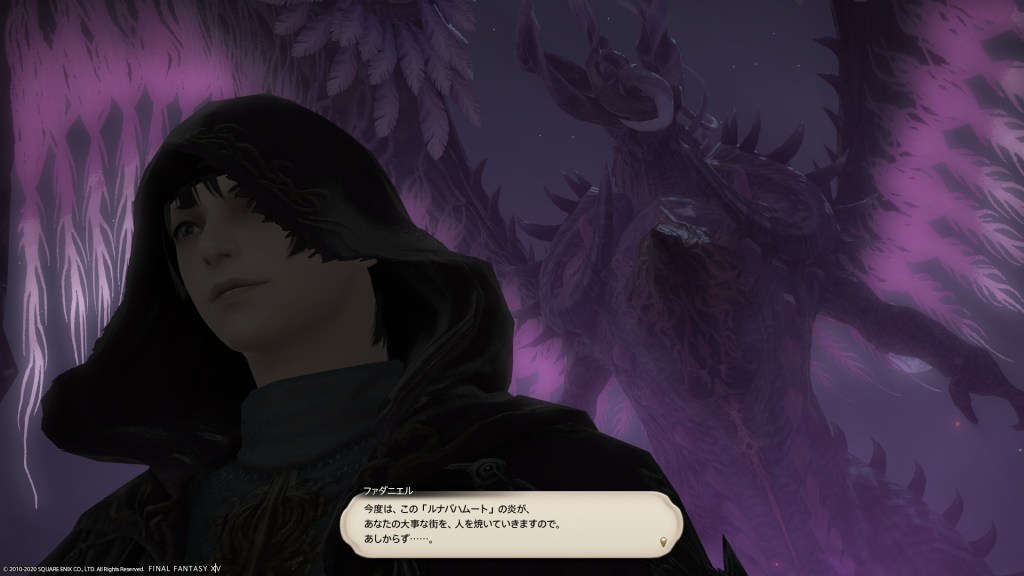Screen dimensions: 1024x576
Task: Click the dialogue advance marker icon
Action: 661,541
